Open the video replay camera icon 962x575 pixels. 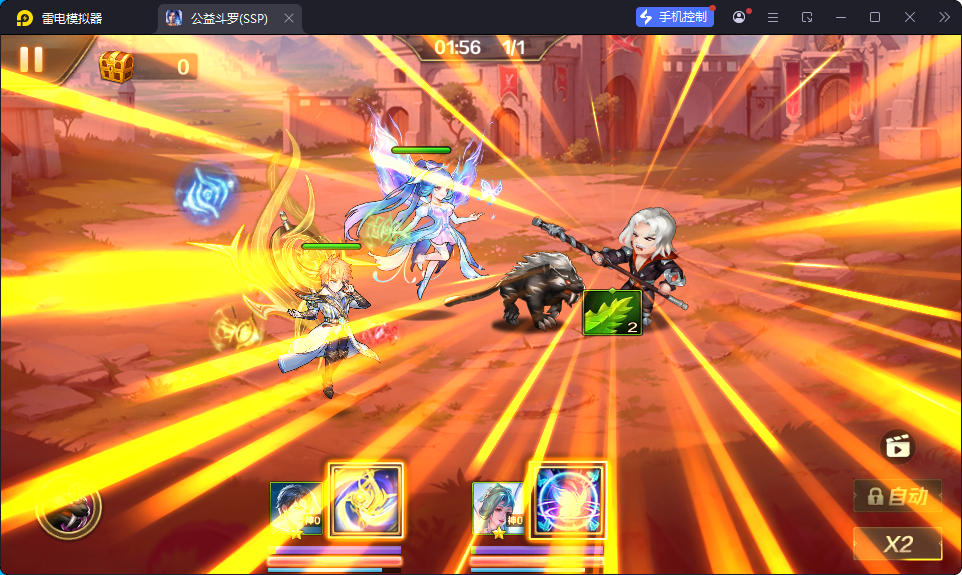pyautogui.click(x=897, y=446)
